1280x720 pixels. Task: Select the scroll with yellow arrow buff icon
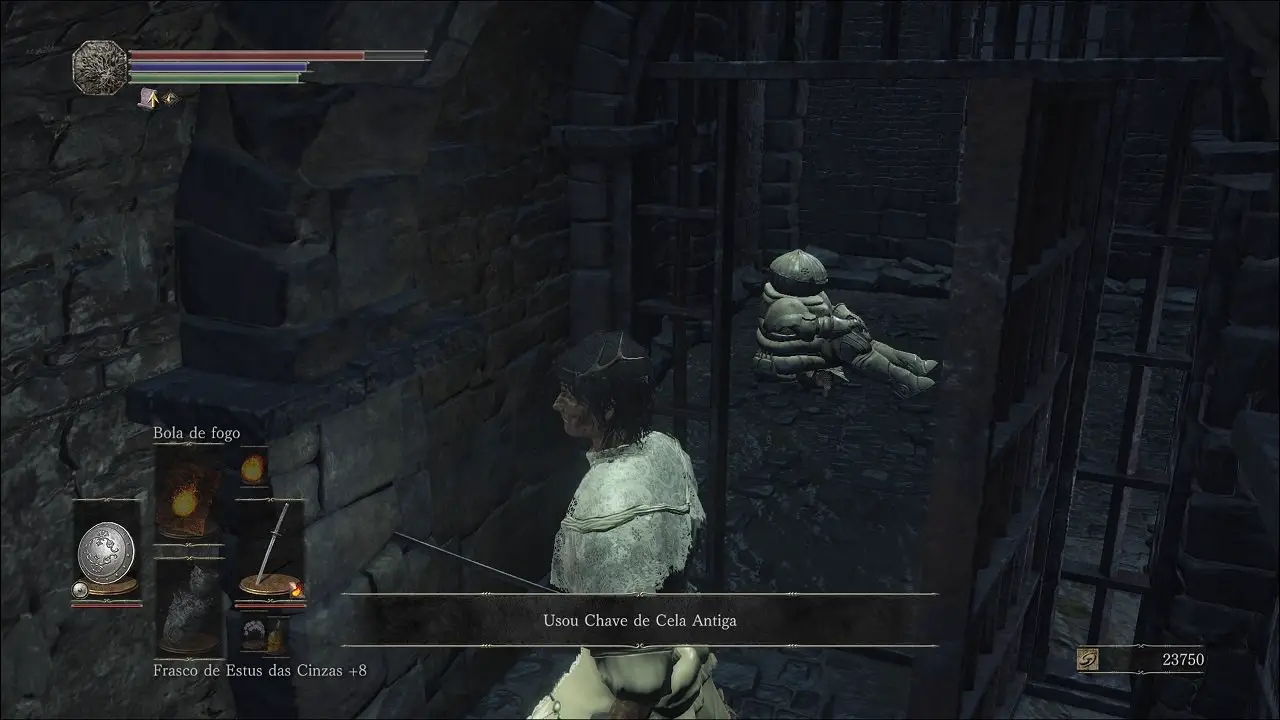149,98
